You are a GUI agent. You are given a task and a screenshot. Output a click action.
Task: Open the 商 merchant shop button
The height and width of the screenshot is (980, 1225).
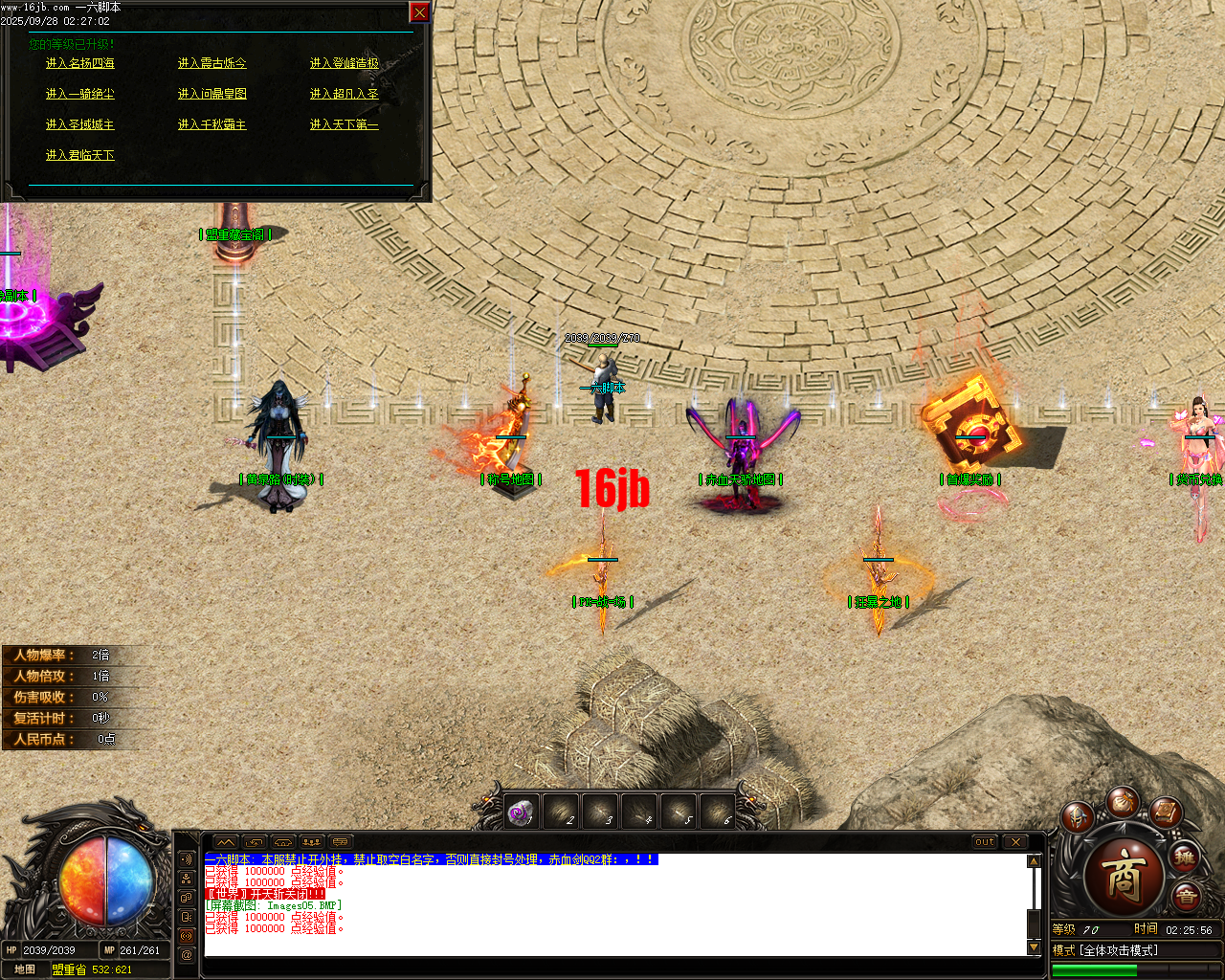pos(1126,876)
